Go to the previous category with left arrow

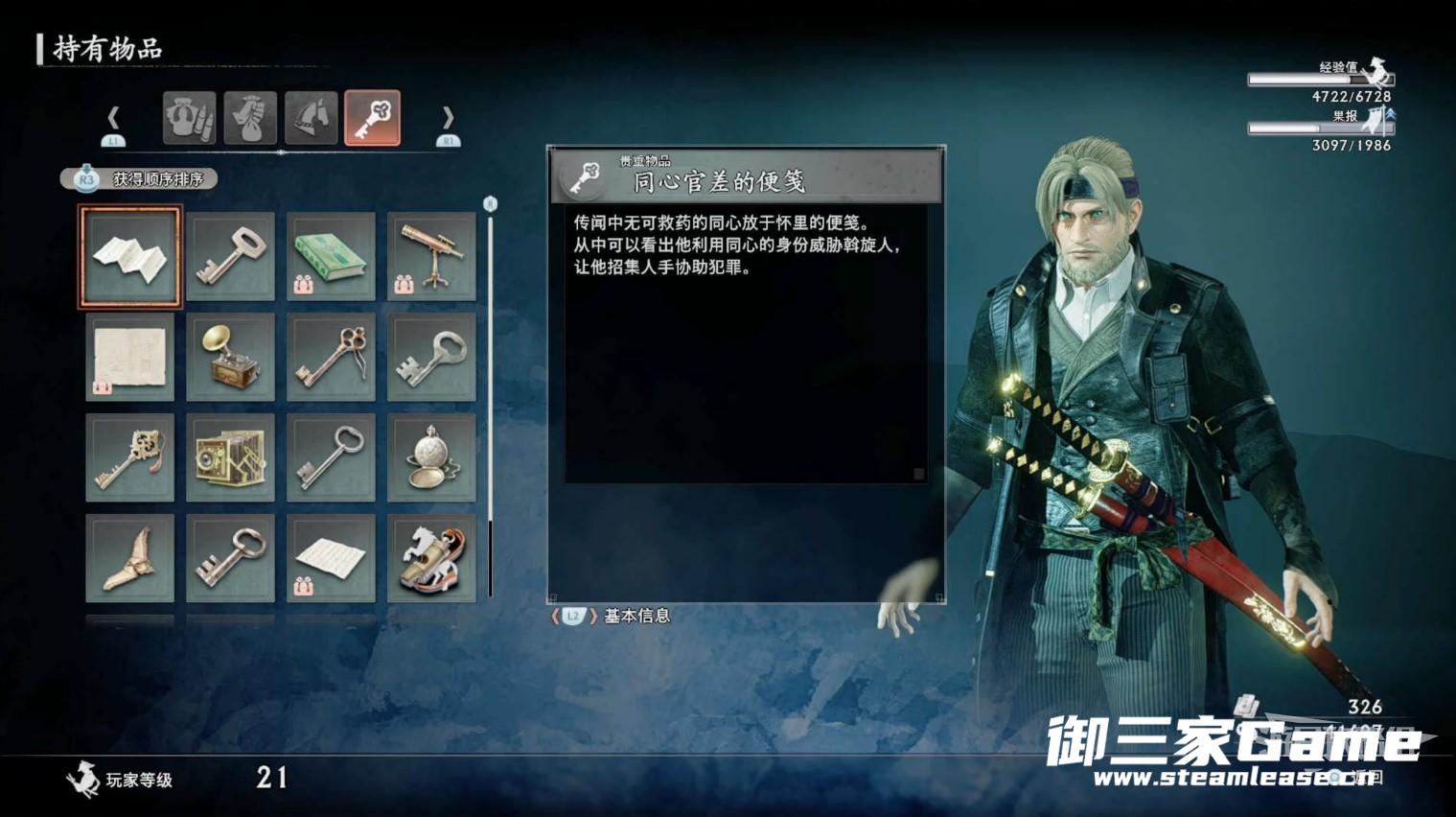[x=113, y=119]
